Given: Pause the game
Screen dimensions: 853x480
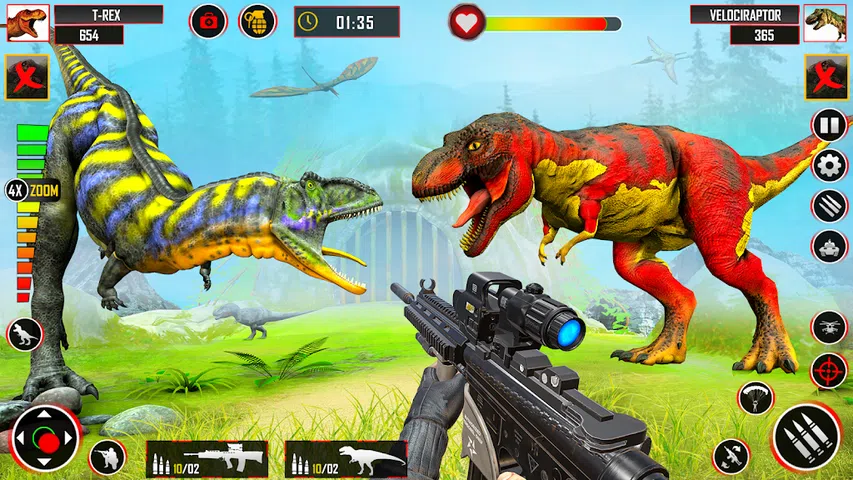Looking at the screenshot, I should coord(829,125).
